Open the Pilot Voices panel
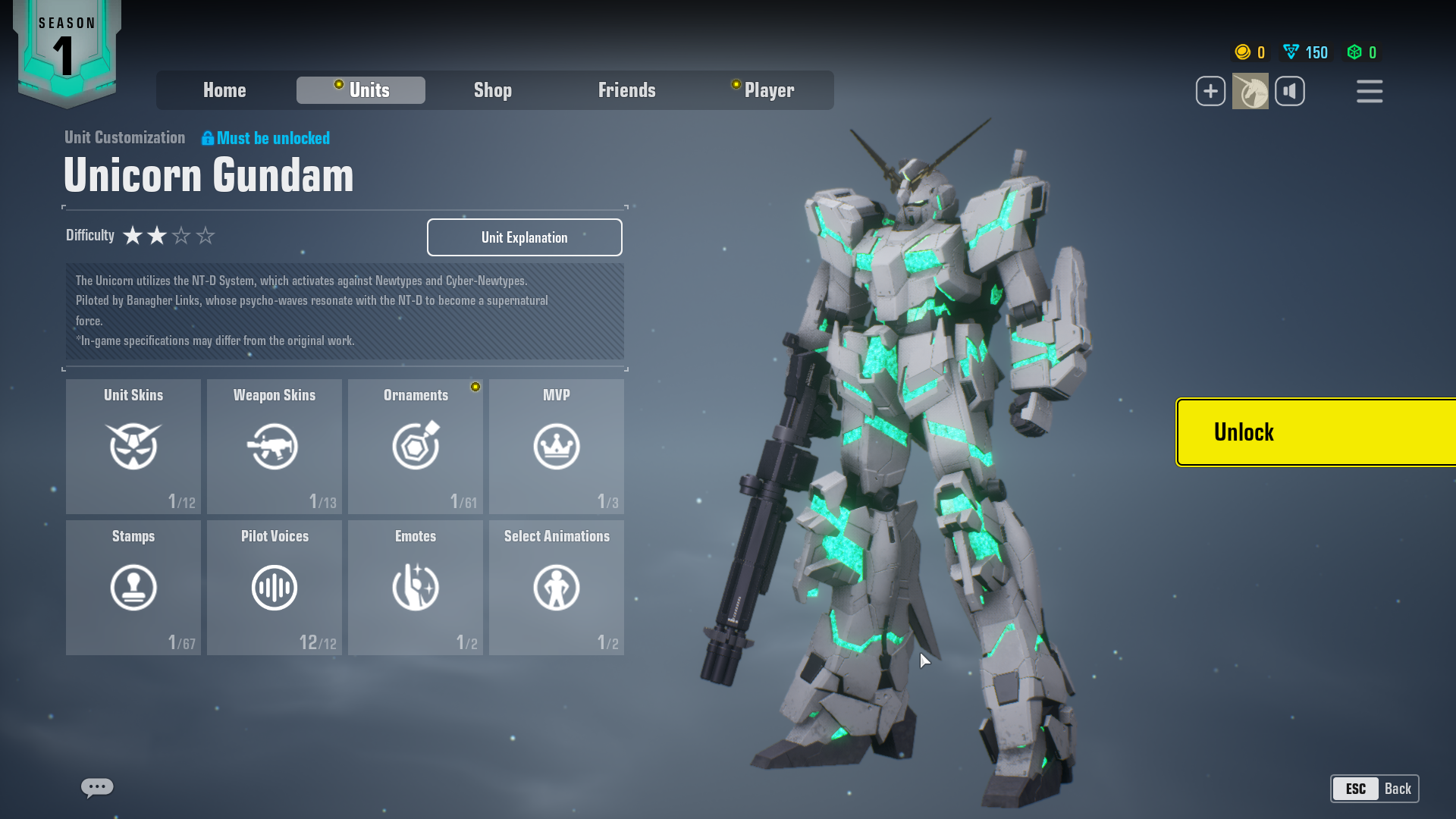Viewport: 1456px width, 819px height. pos(275,587)
